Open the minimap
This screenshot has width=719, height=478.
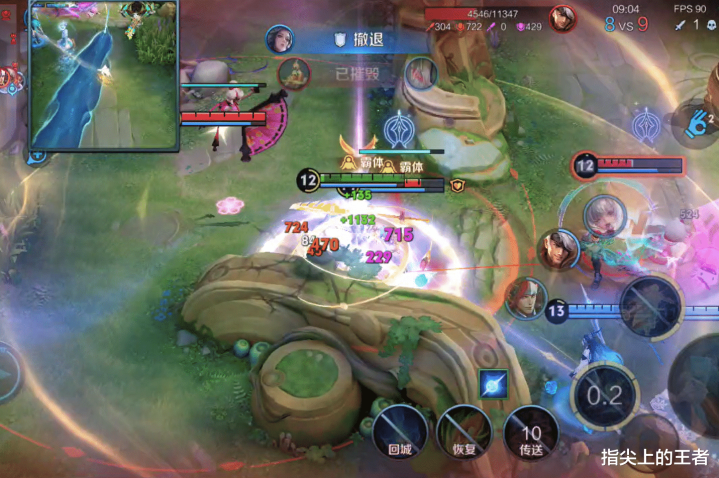pyautogui.click(x=102, y=74)
